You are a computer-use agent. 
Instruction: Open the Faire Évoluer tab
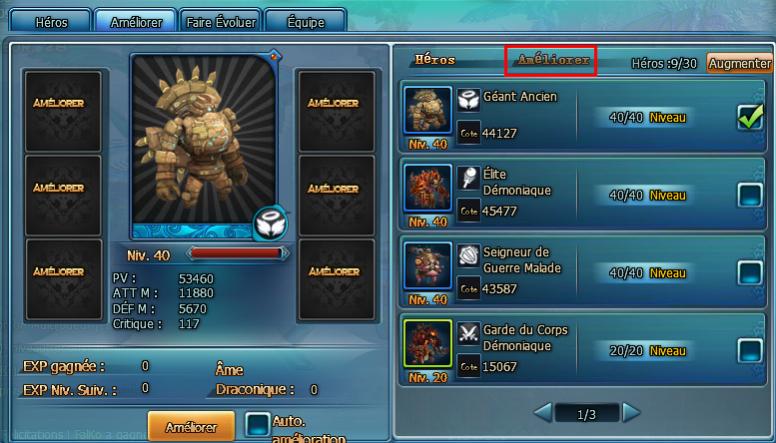click(x=221, y=21)
